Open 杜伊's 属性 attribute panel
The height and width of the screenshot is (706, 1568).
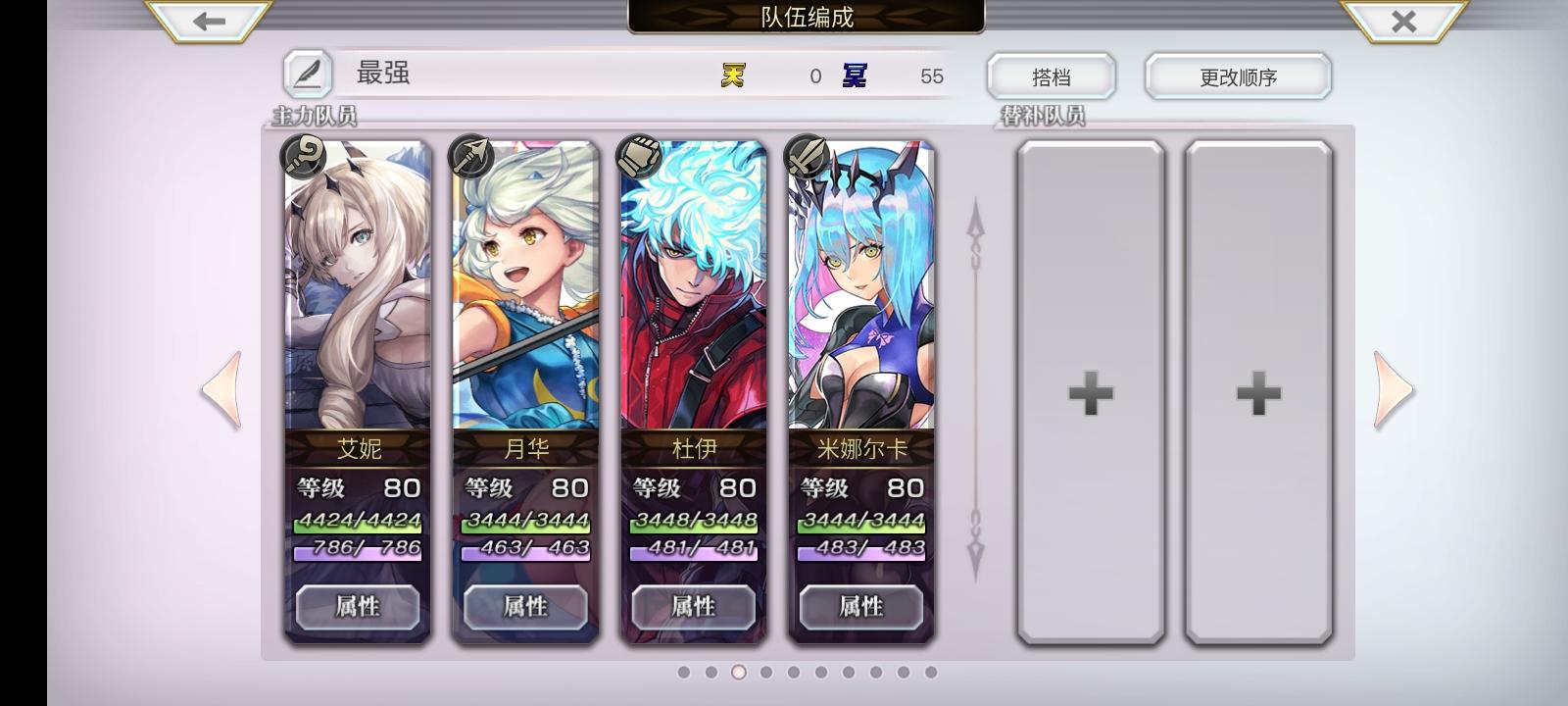(x=693, y=607)
